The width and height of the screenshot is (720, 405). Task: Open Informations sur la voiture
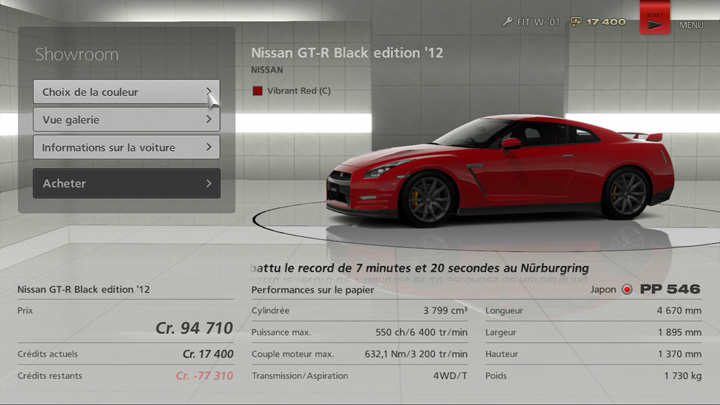pyautogui.click(x=126, y=148)
